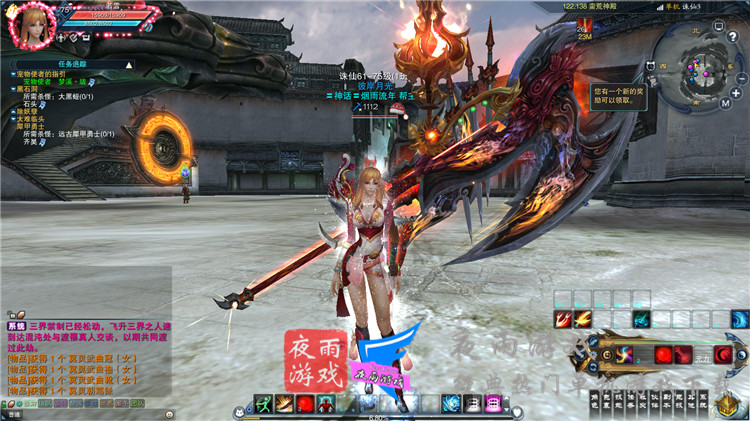
Task: Activate the green running figure skill
Action: click(263, 403)
